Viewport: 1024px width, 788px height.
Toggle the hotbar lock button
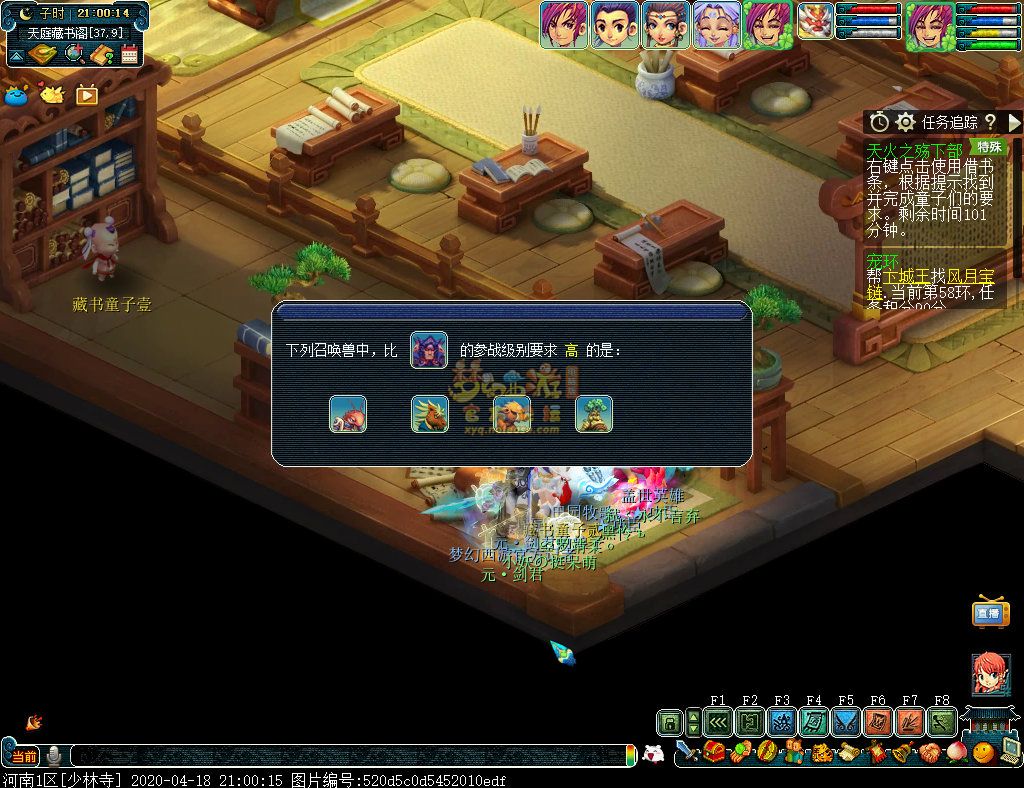click(669, 722)
